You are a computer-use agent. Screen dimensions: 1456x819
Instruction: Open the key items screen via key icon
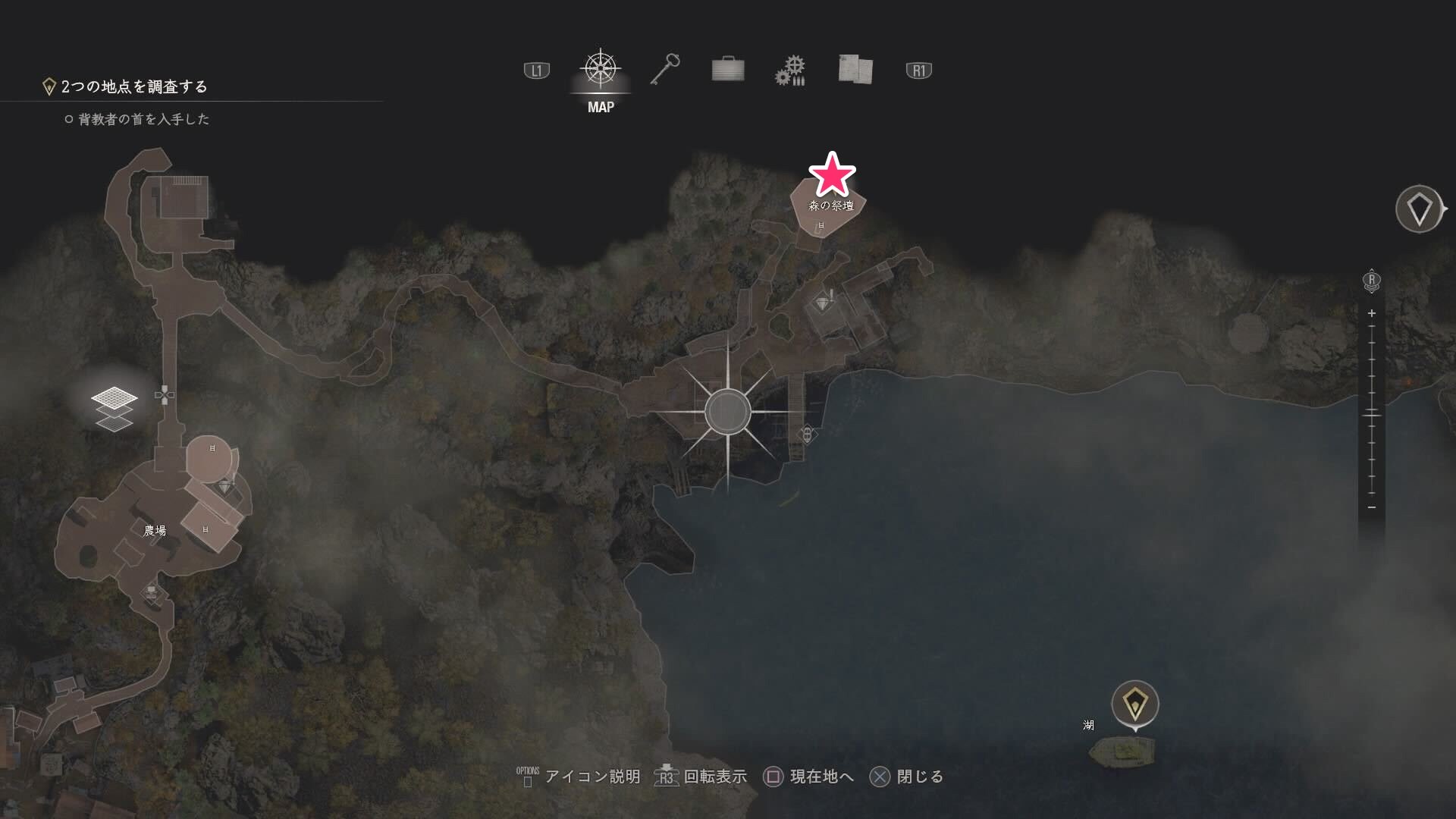tap(666, 68)
